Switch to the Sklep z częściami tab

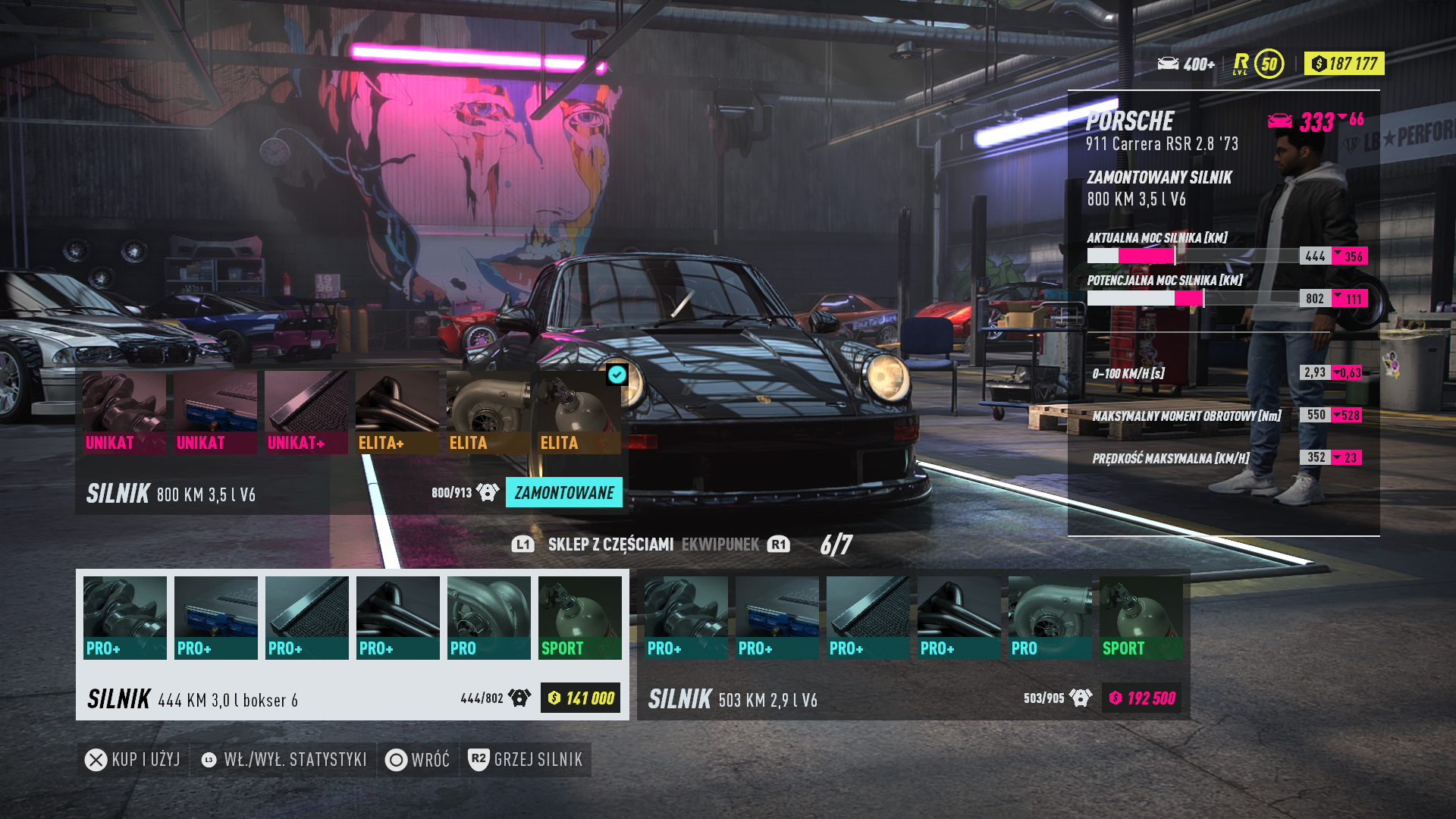610,544
